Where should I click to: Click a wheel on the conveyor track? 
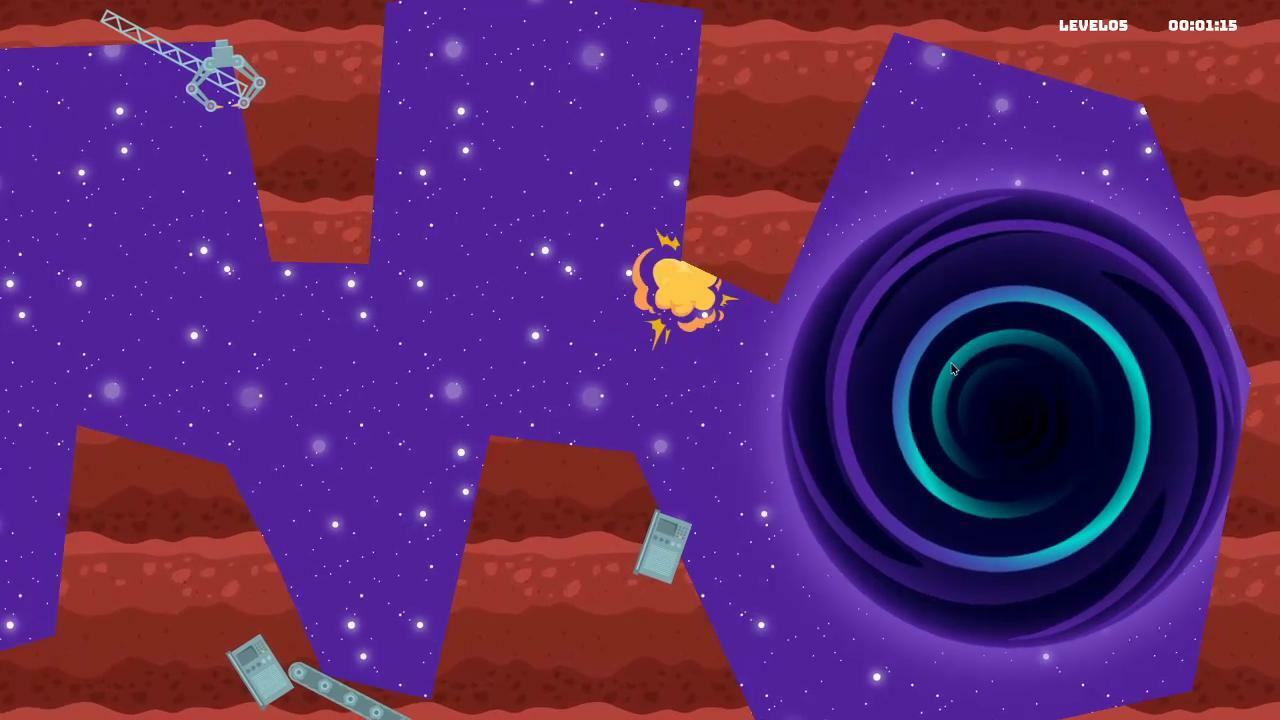click(324, 685)
